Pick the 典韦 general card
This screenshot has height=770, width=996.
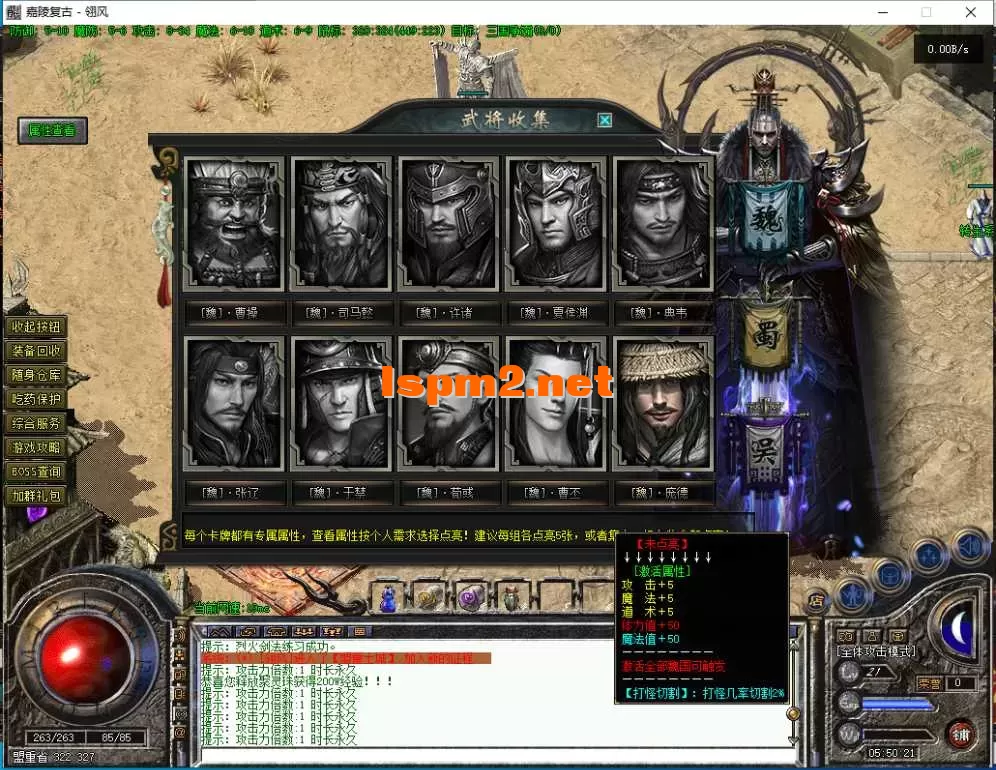coord(663,223)
